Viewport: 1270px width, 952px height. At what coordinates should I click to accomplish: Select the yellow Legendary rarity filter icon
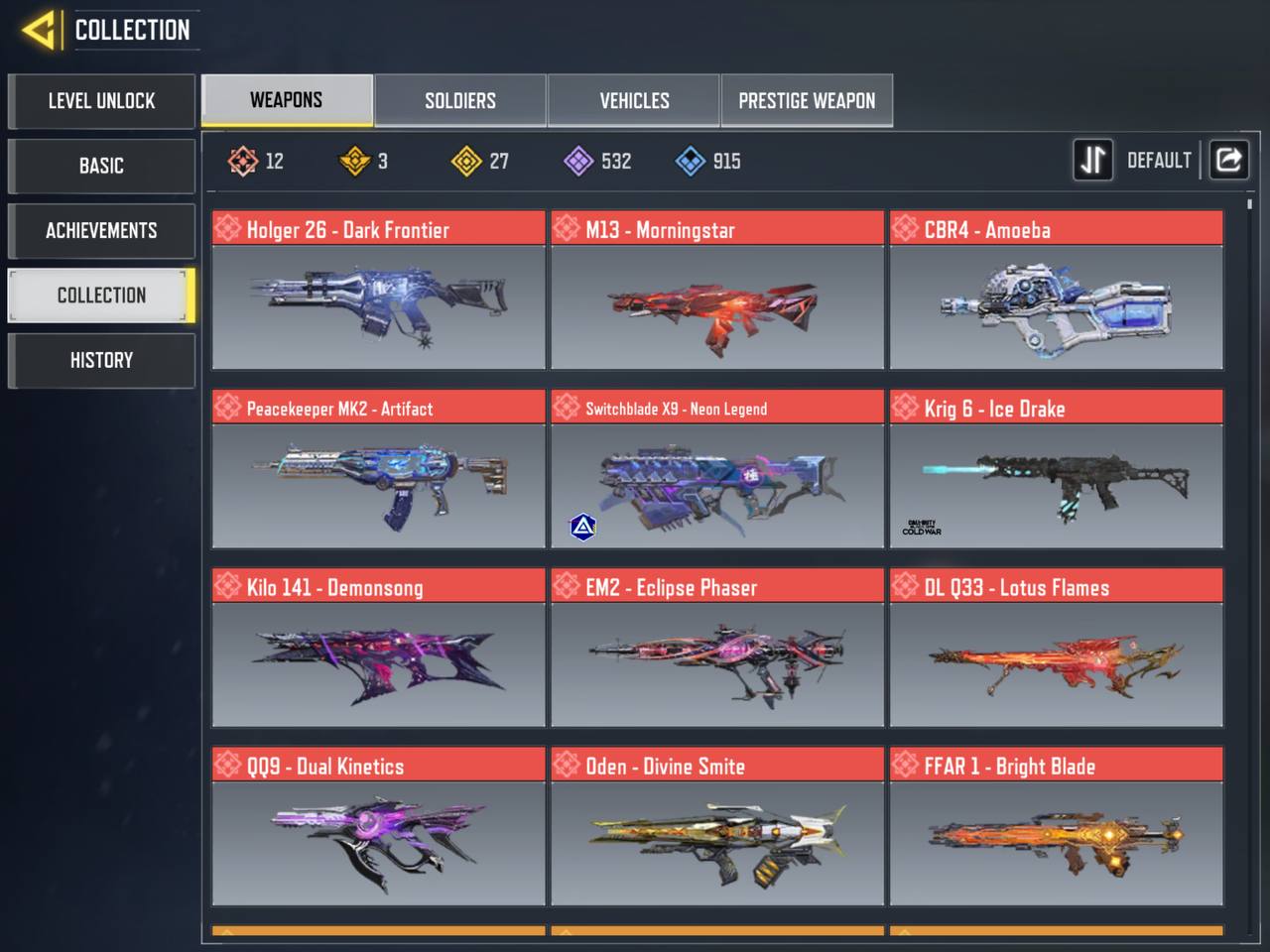[x=465, y=161]
